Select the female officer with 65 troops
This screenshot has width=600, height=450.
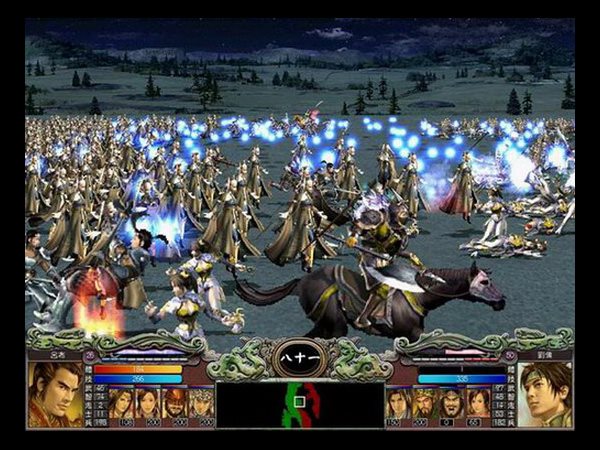(x=479, y=402)
